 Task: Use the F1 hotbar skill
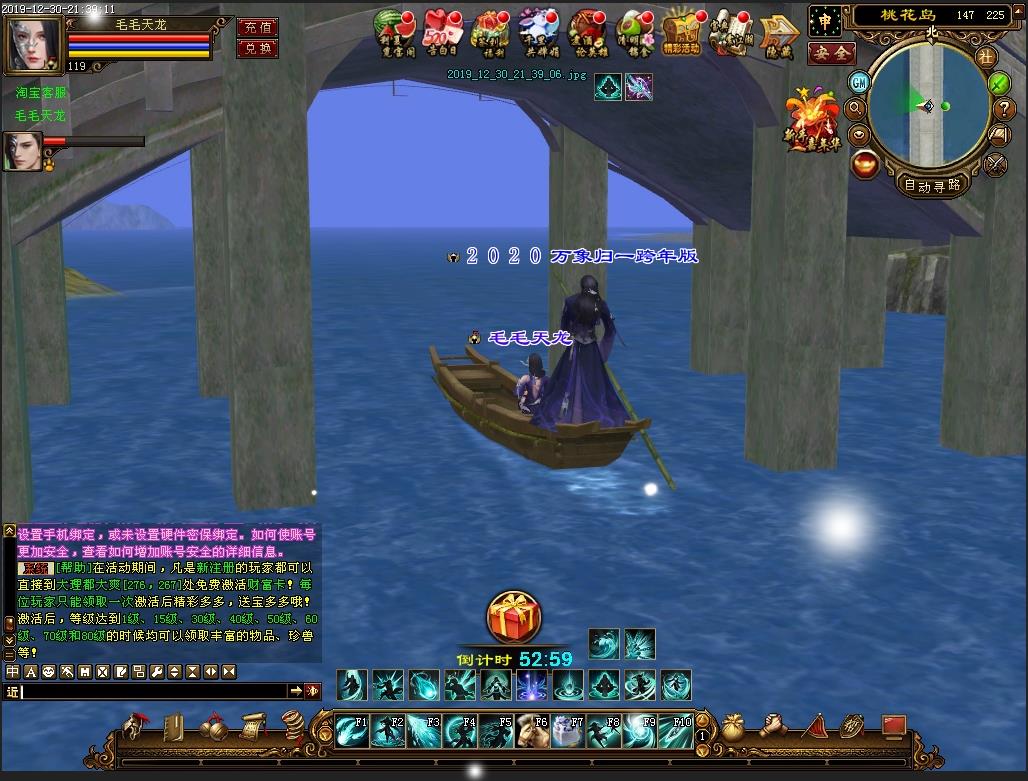point(351,731)
